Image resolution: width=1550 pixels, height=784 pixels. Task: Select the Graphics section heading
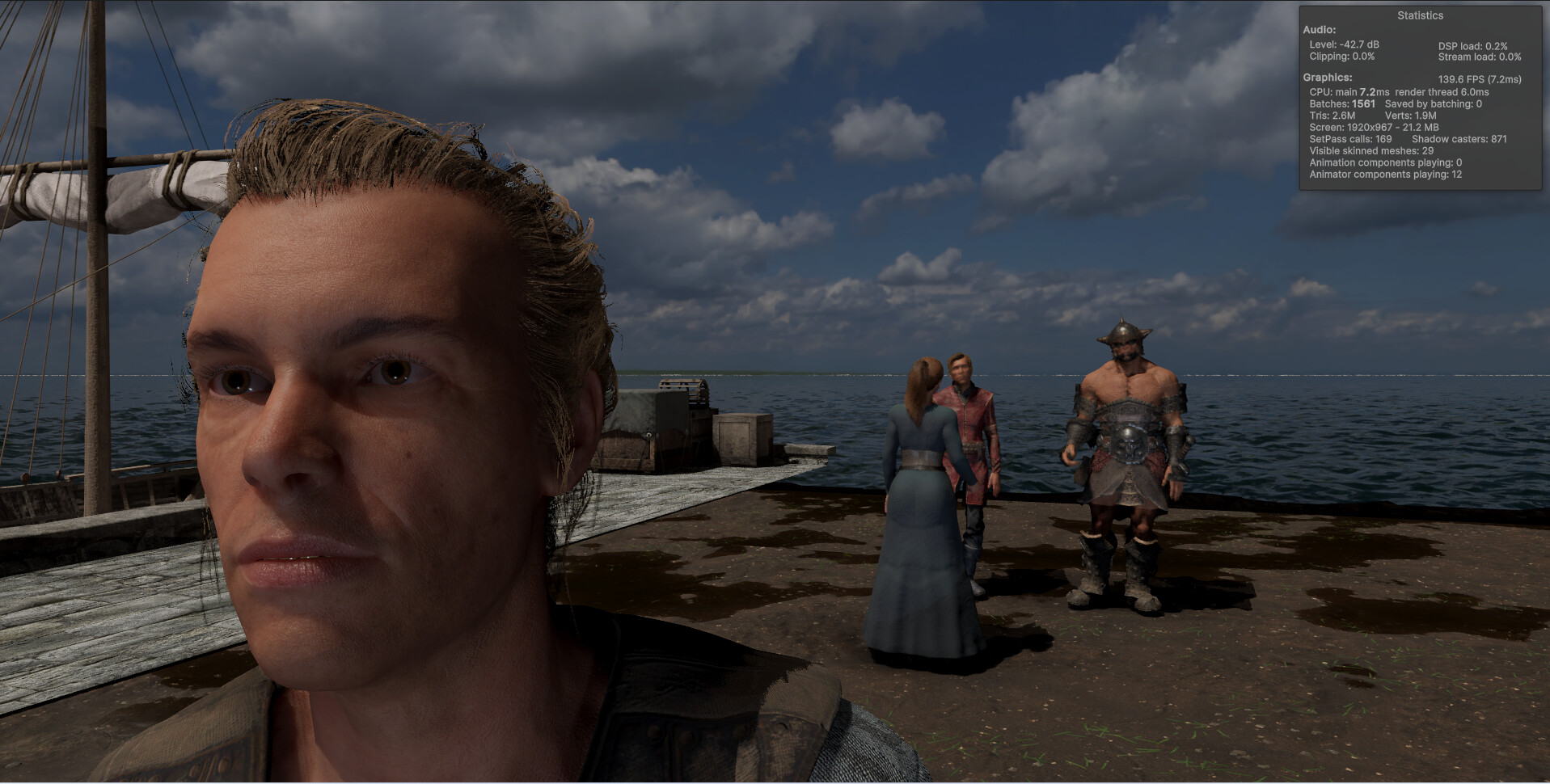1327,77
